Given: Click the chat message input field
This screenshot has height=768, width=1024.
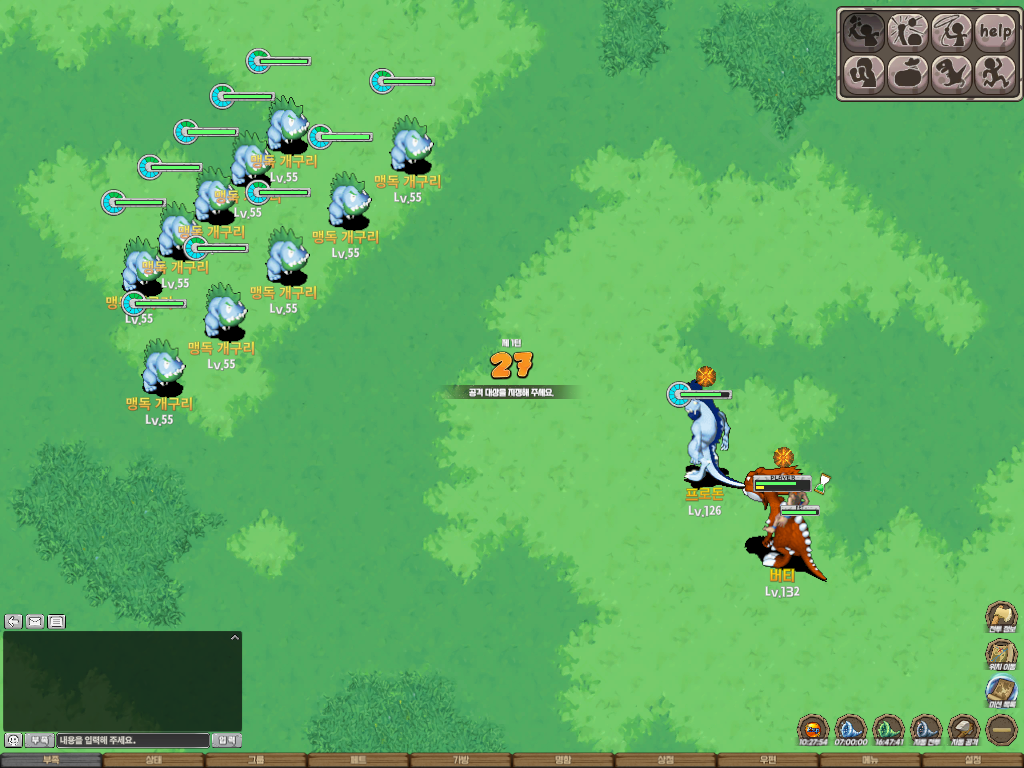Looking at the screenshot, I should 132,741.
